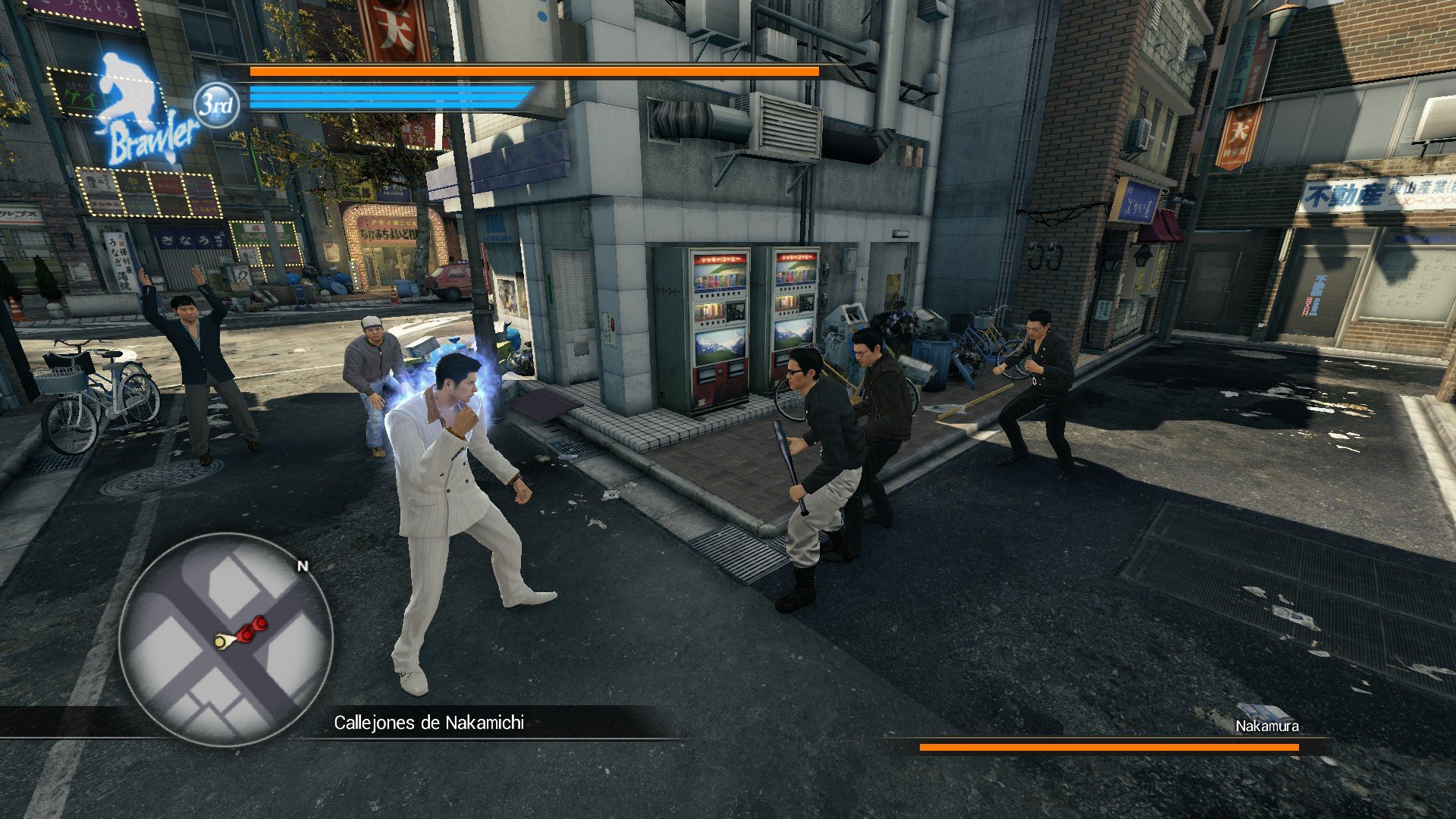Click the 3rd heat gear badge

(x=216, y=105)
